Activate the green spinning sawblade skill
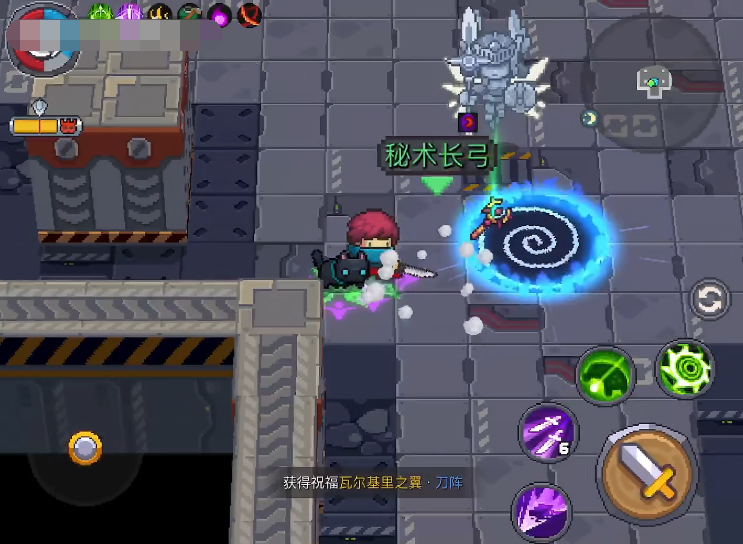 [685, 367]
